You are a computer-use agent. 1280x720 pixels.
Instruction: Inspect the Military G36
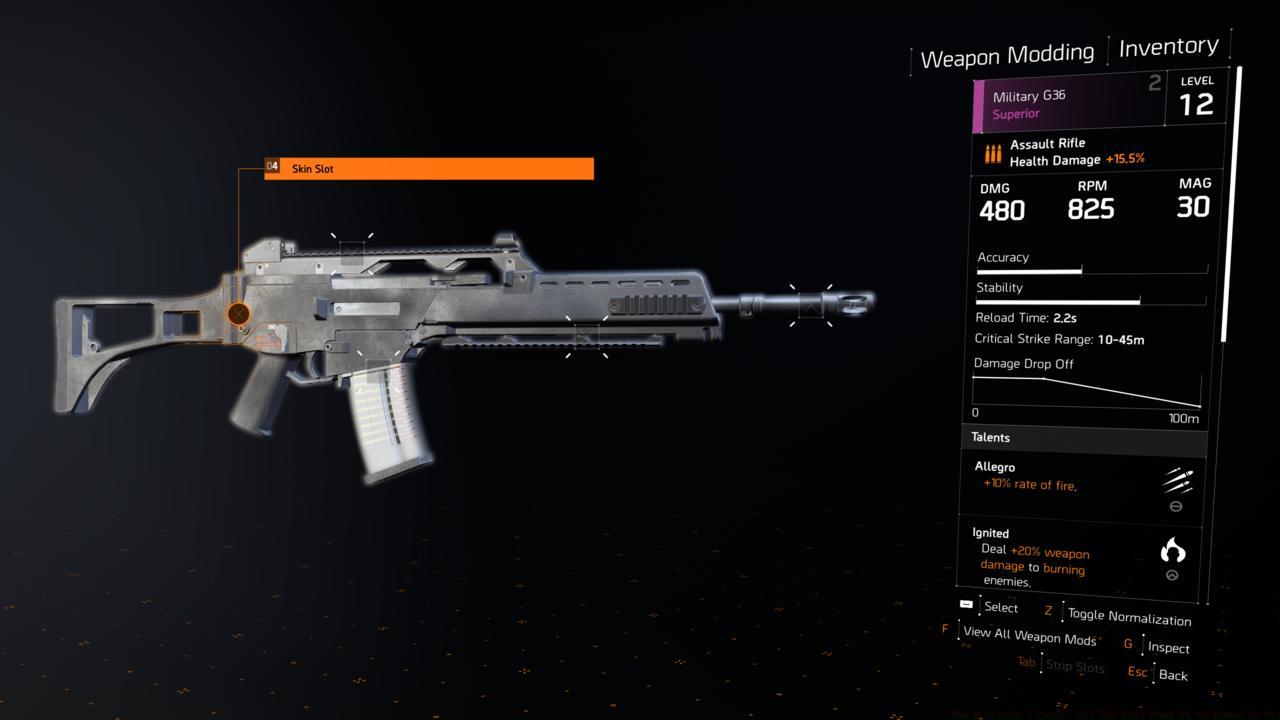tap(1170, 648)
